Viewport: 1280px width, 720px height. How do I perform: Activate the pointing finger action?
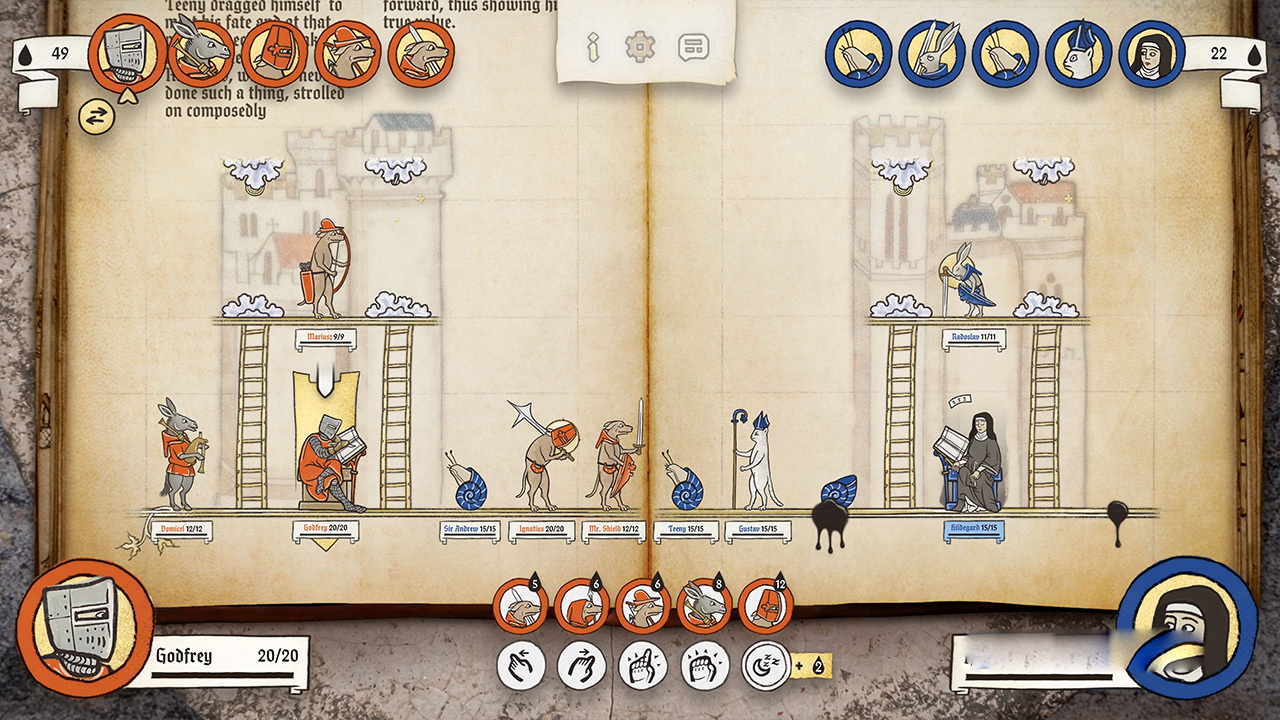tap(643, 665)
